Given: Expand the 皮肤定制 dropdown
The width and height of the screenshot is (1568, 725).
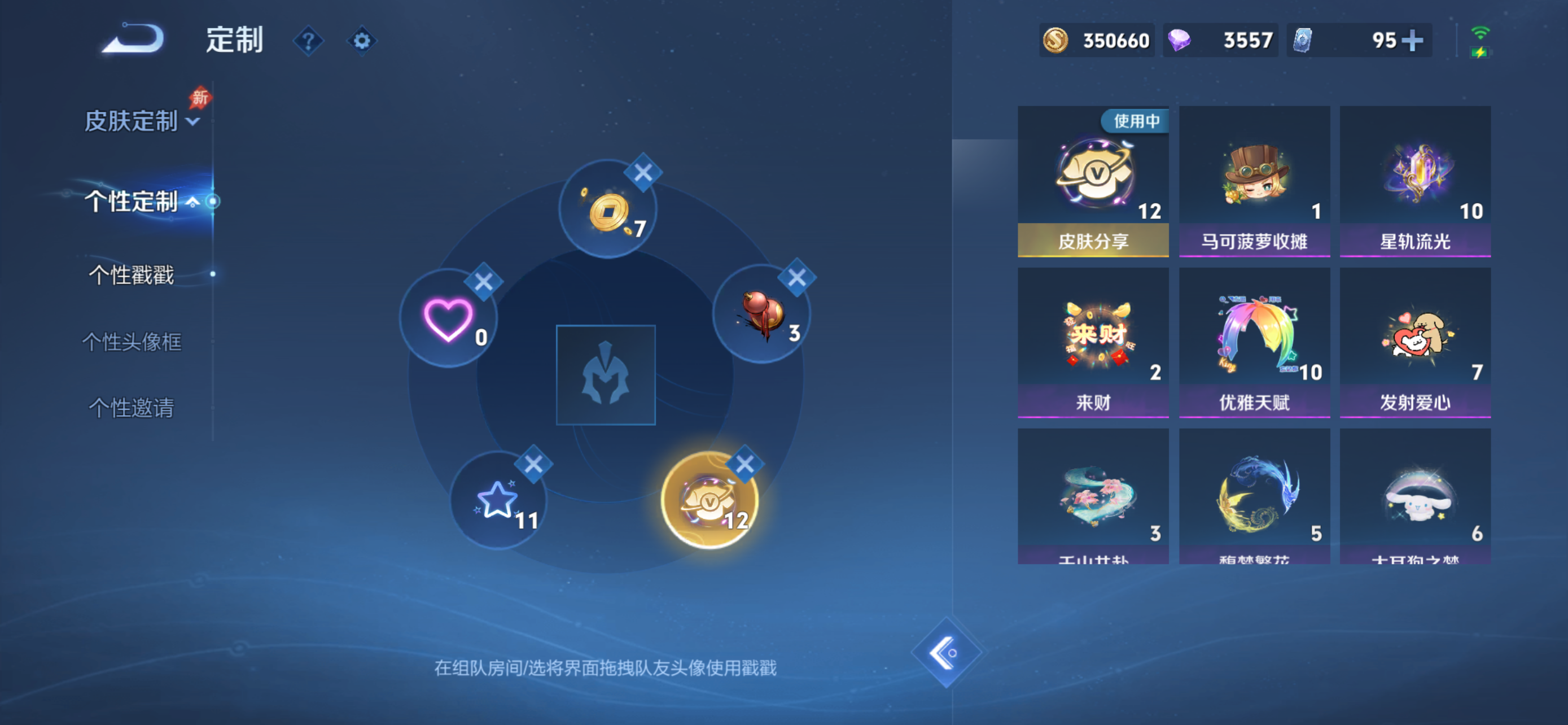Looking at the screenshot, I should [141, 120].
